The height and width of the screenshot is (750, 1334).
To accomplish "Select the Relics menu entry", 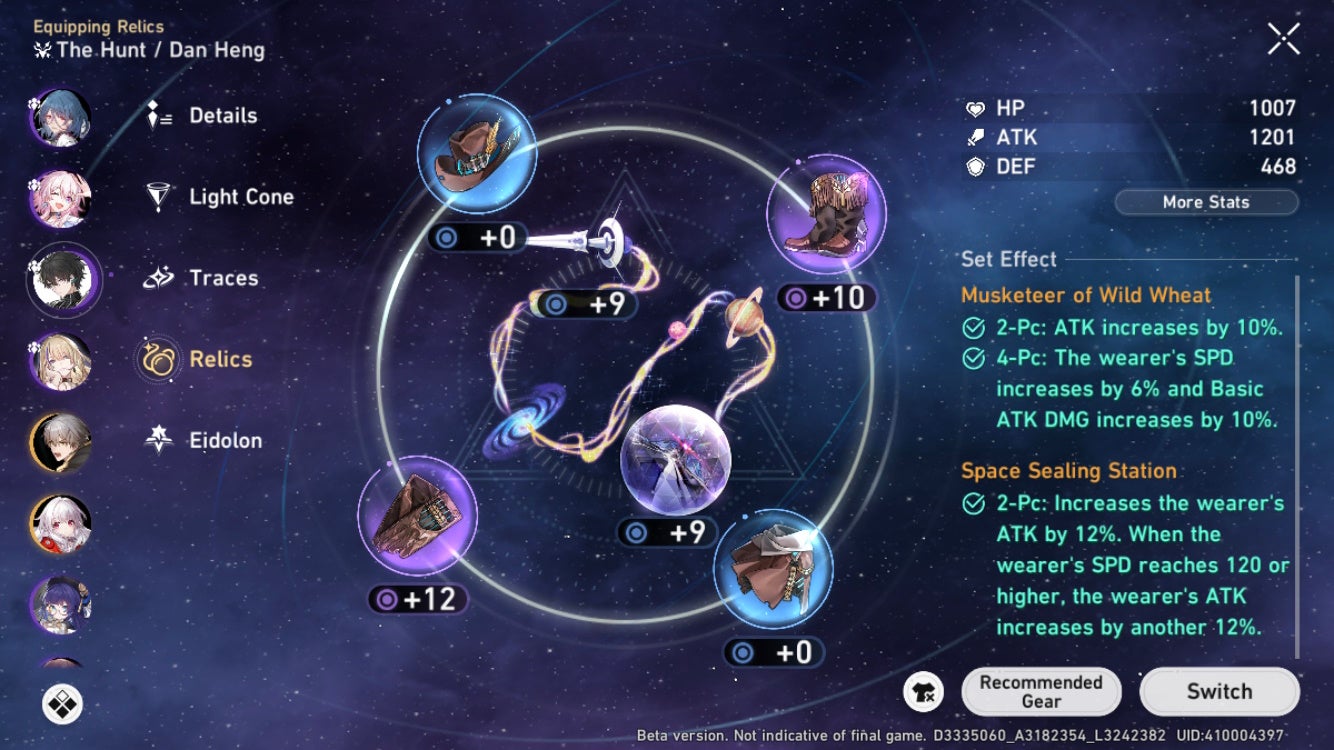I will pyautogui.click(x=220, y=359).
